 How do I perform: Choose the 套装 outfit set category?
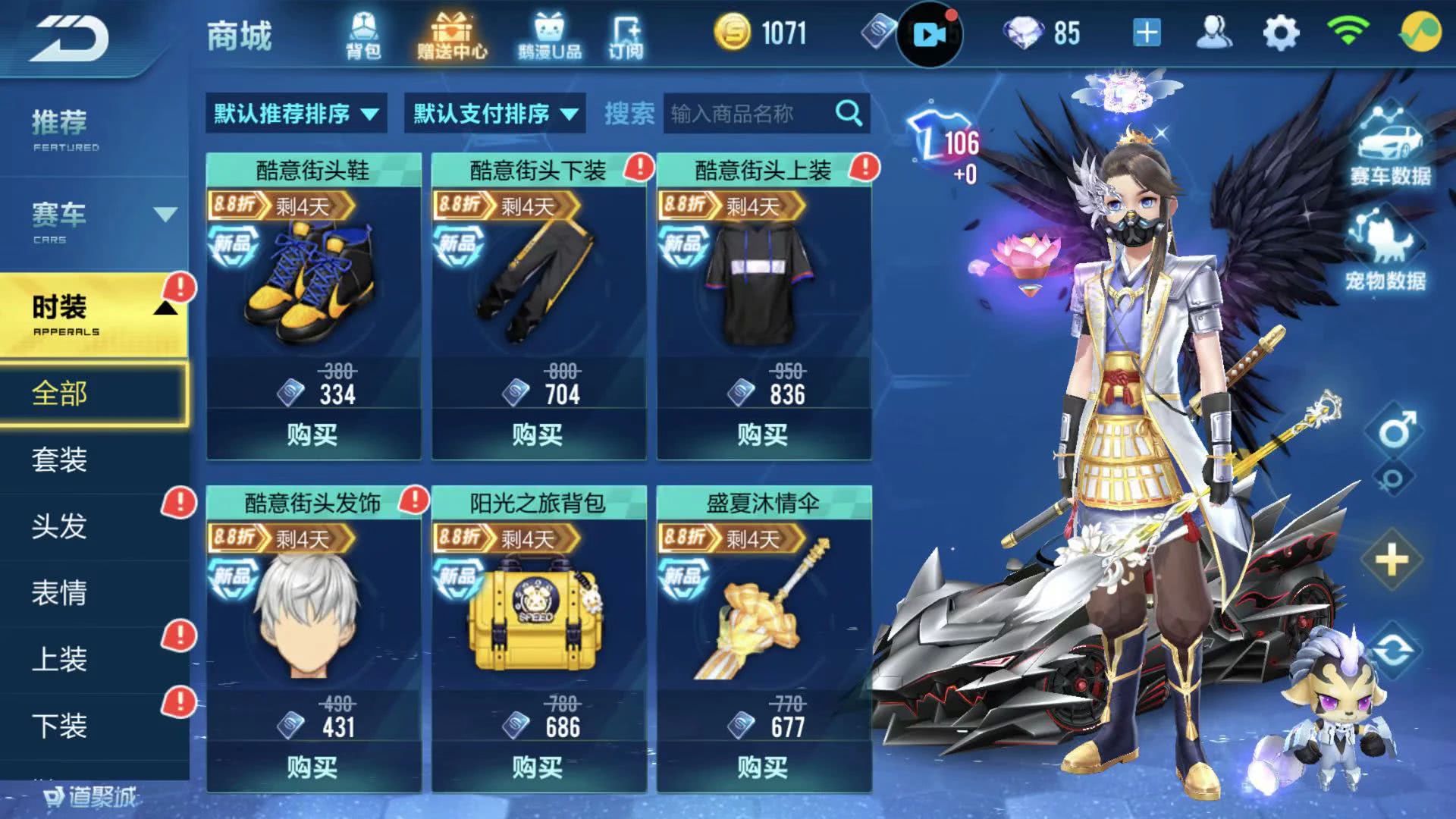61,460
